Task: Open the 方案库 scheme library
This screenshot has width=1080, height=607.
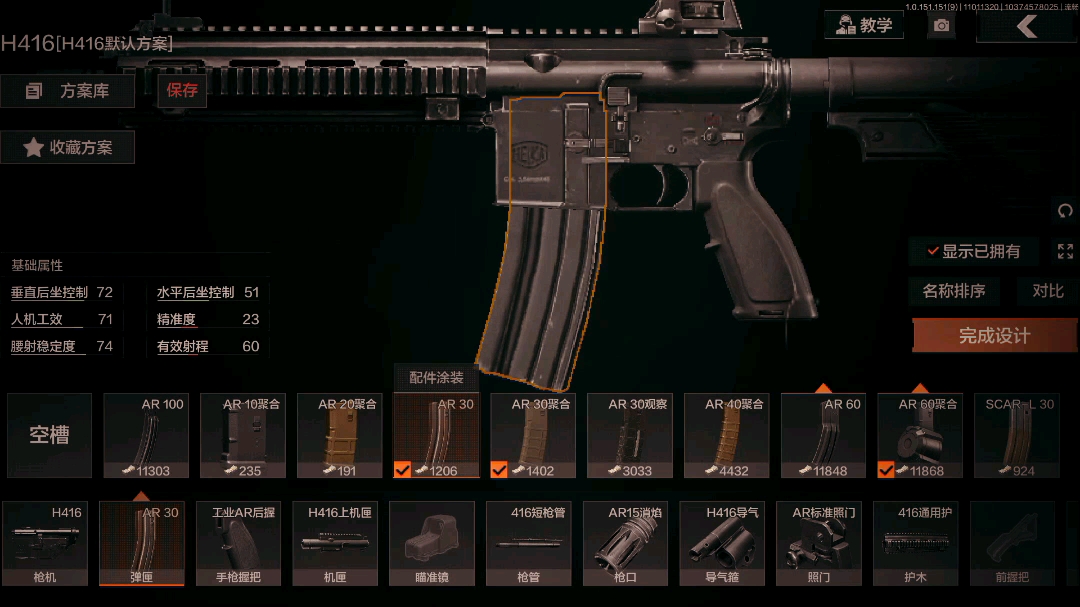Action: pos(67,91)
